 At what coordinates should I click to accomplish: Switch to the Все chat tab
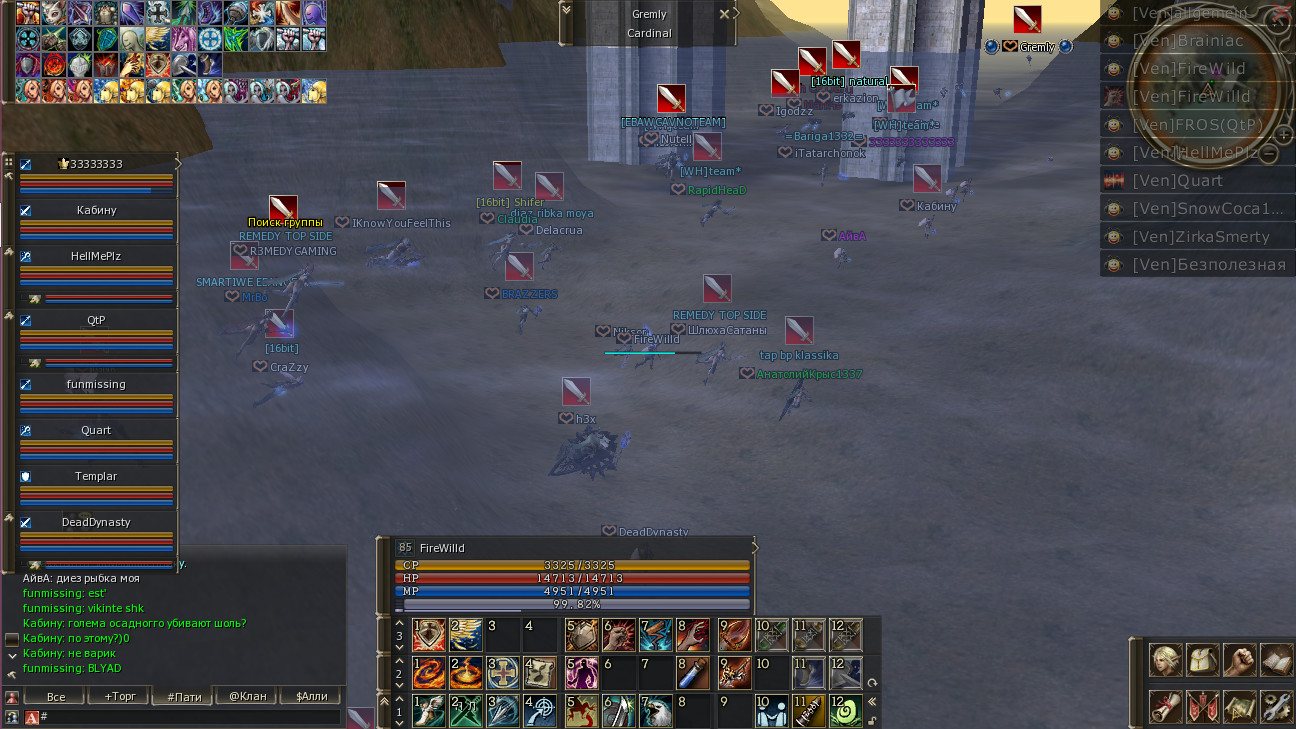56,696
